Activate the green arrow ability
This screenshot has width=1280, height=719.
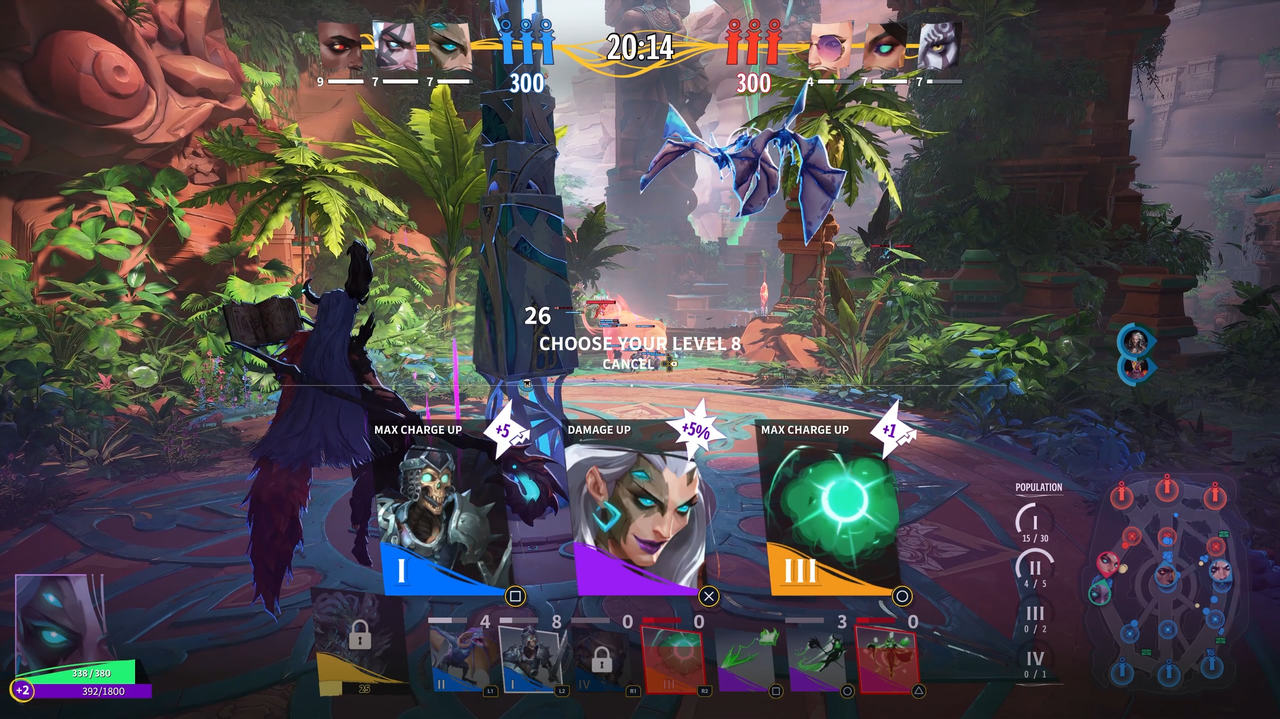coord(748,660)
